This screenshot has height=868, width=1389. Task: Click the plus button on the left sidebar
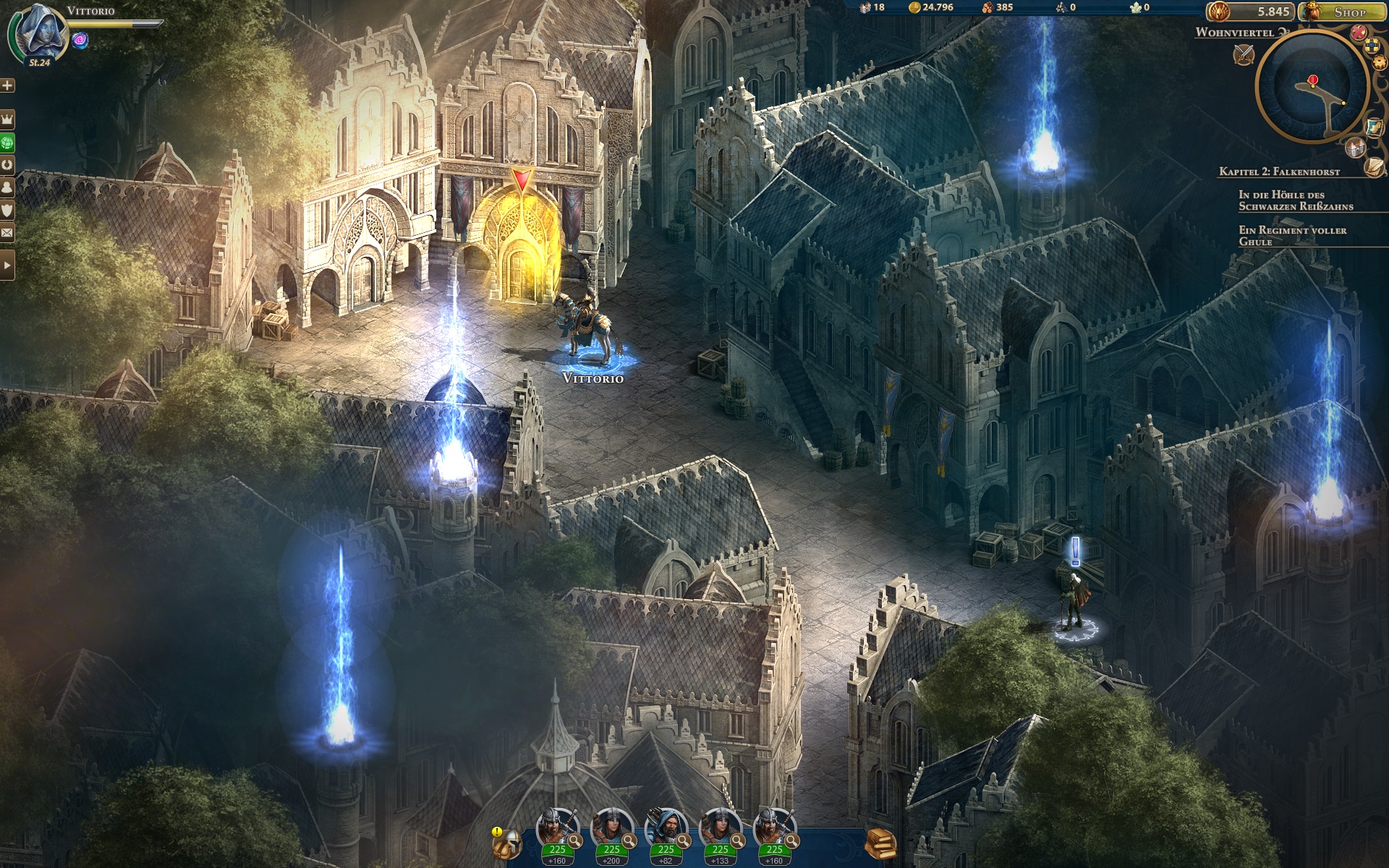click(x=7, y=85)
